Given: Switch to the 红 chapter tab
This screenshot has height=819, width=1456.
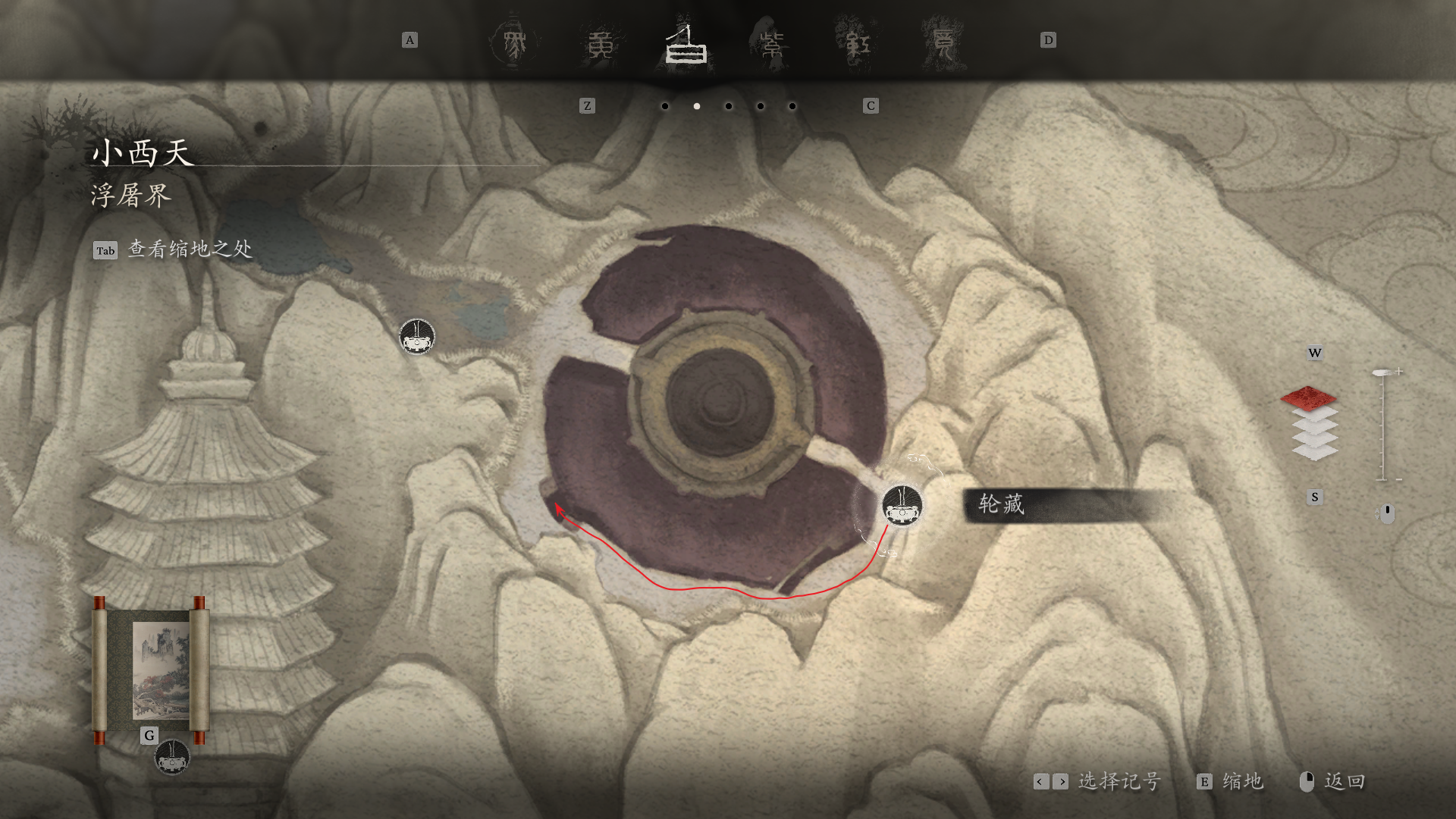Looking at the screenshot, I should point(858,45).
